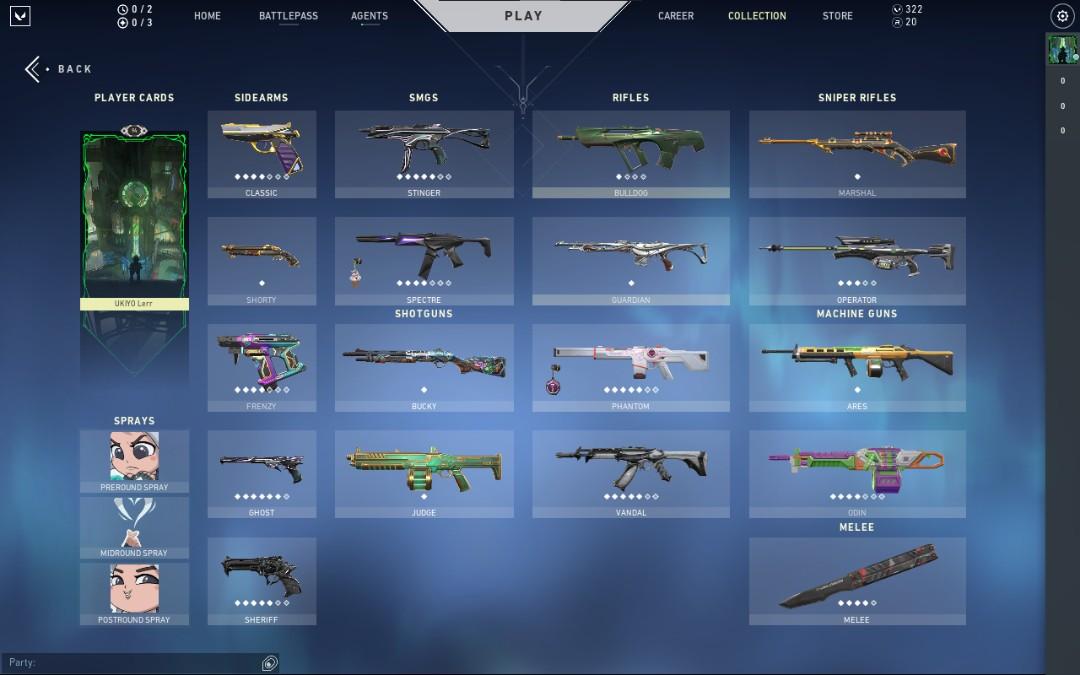
Task: Go back with the Back button
Action: pos(60,69)
